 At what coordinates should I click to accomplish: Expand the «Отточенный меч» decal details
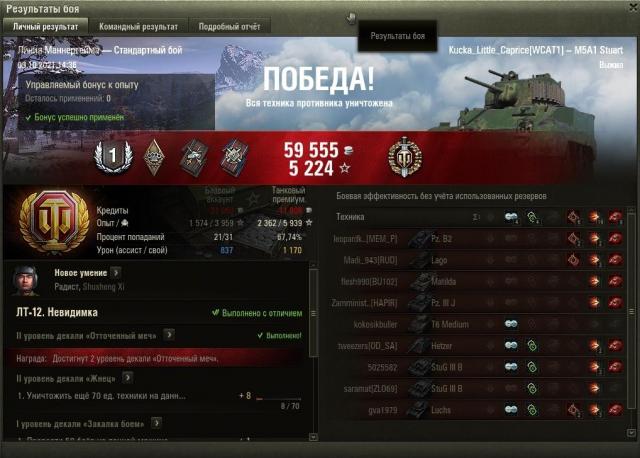pos(169,335)
